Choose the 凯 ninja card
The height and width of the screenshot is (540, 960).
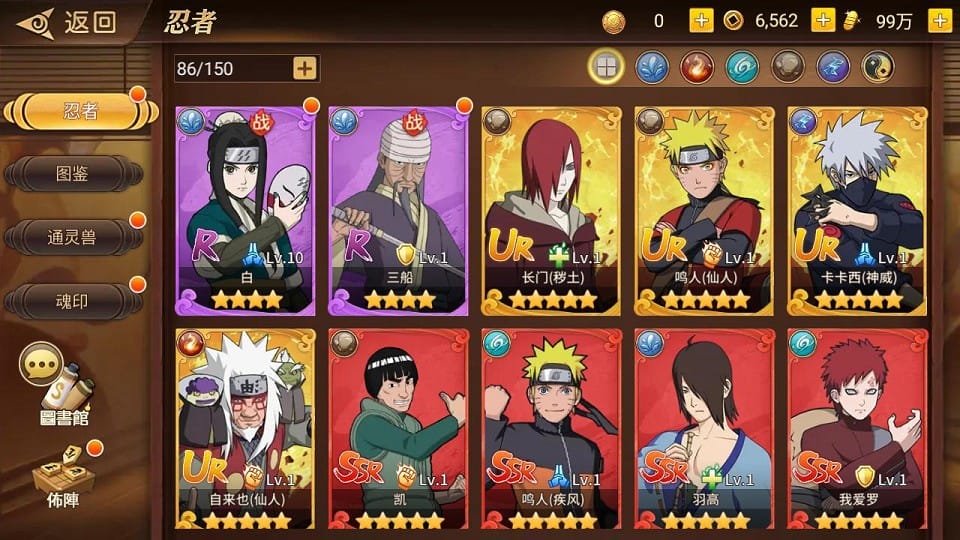tap(398, 430)
